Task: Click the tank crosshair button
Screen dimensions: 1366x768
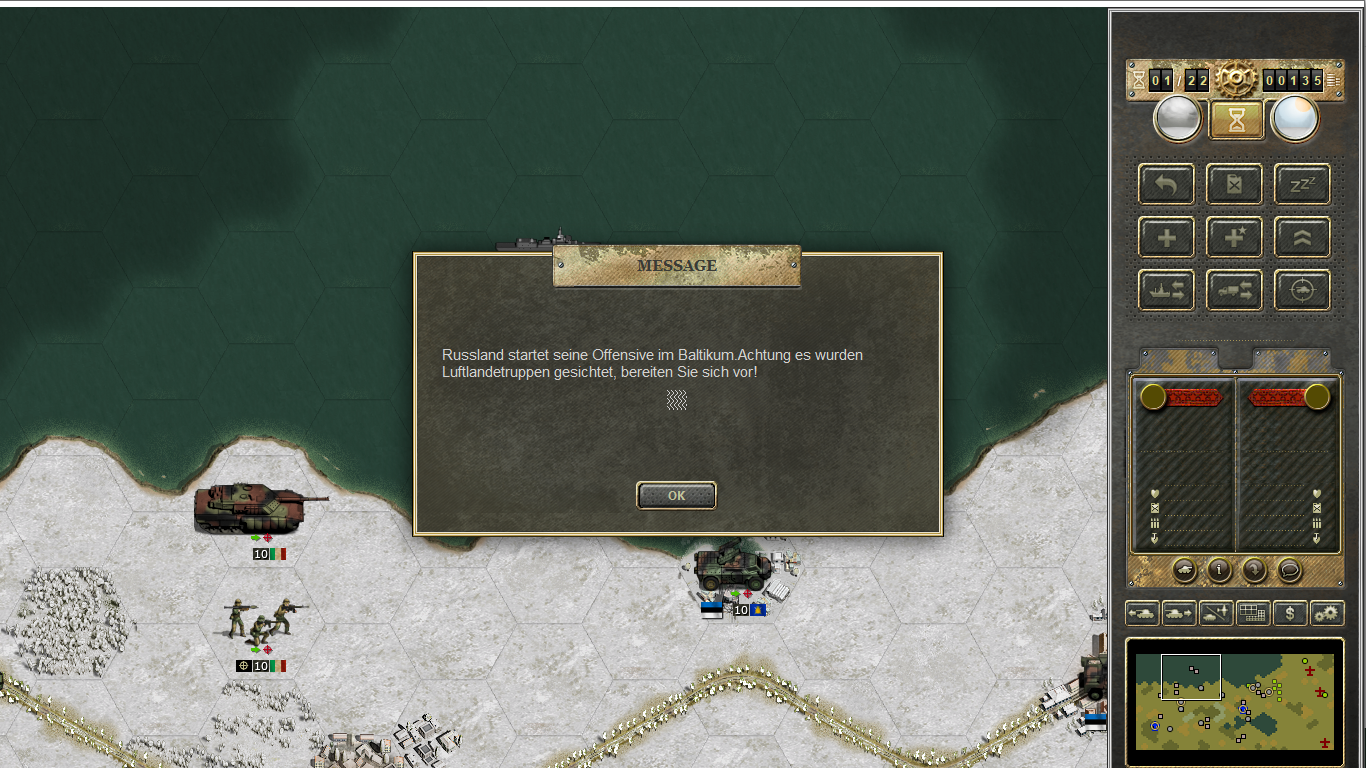Action: tap(1302, 290)
